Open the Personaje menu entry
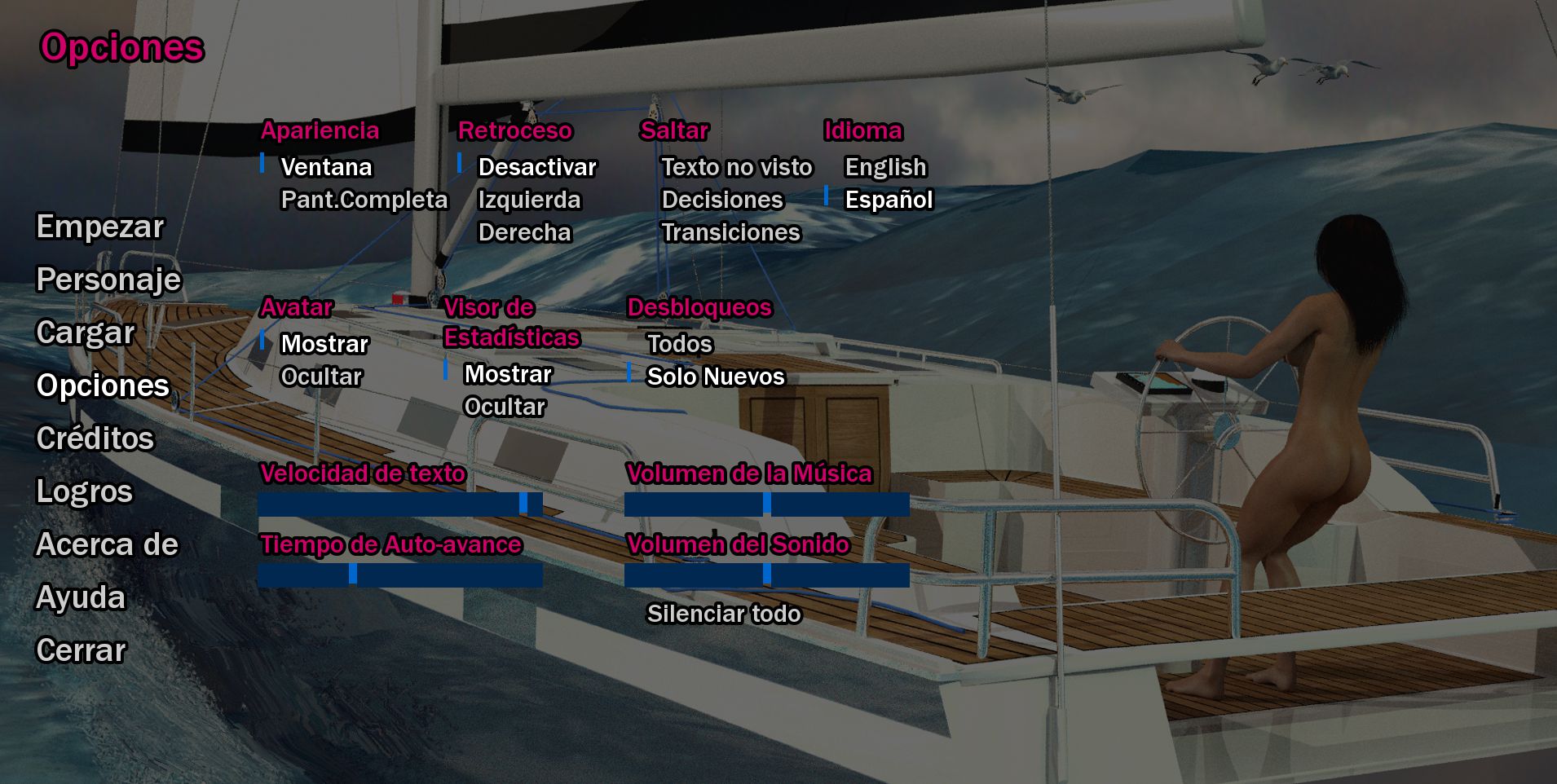1557x784 pixels. click(108, 280)
